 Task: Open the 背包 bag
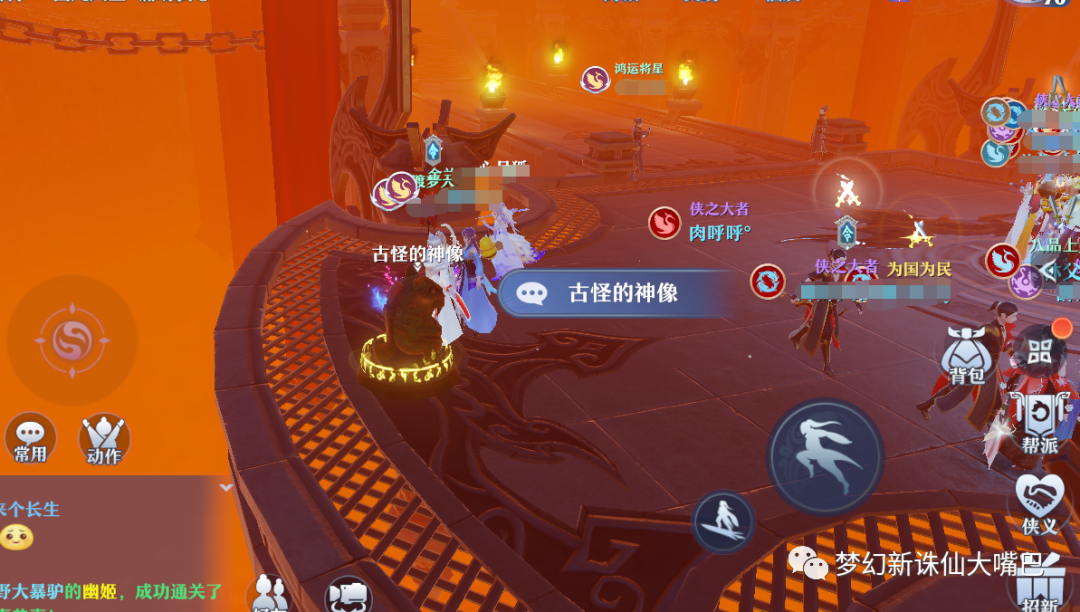966,359
